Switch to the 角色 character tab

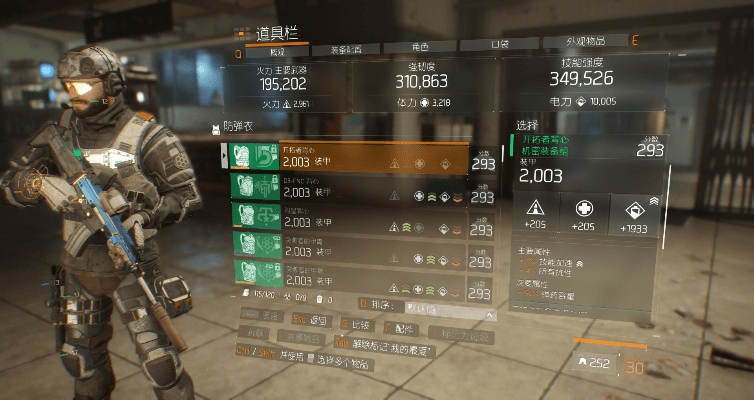tap(420, 48)
